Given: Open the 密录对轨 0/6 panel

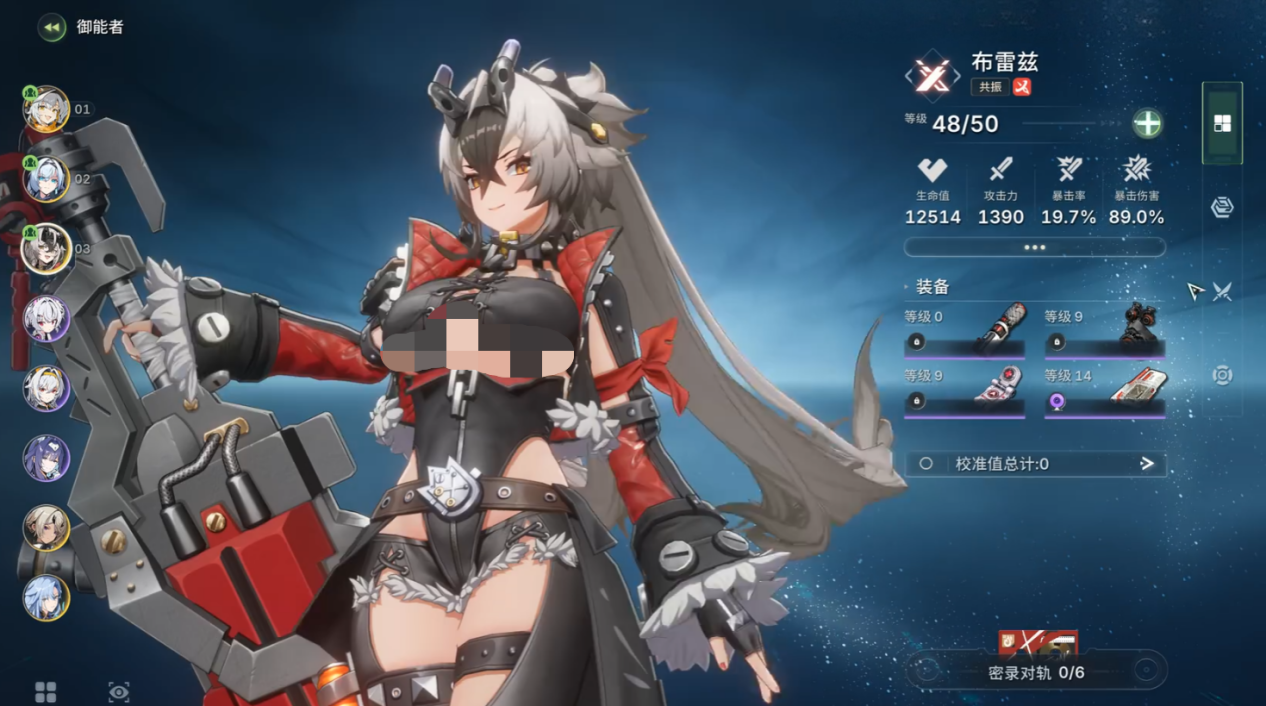Looking at the screenshot, I should (x=1036, y=672).
